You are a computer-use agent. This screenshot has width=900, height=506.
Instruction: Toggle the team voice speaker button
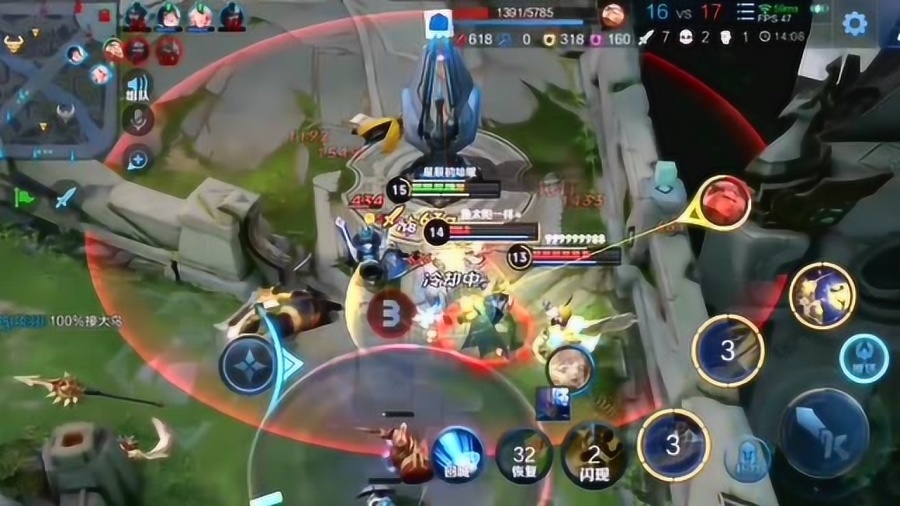pyautogui.click(x=138, y=87)
